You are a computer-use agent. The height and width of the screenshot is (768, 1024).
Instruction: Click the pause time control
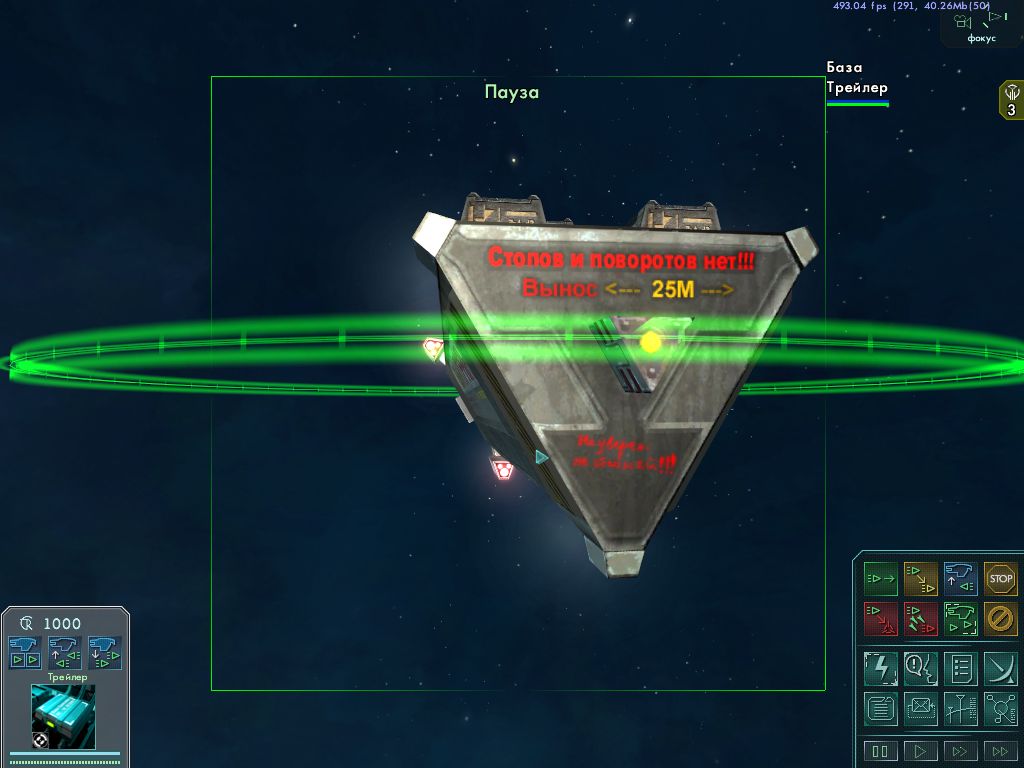tap(880, 751)
